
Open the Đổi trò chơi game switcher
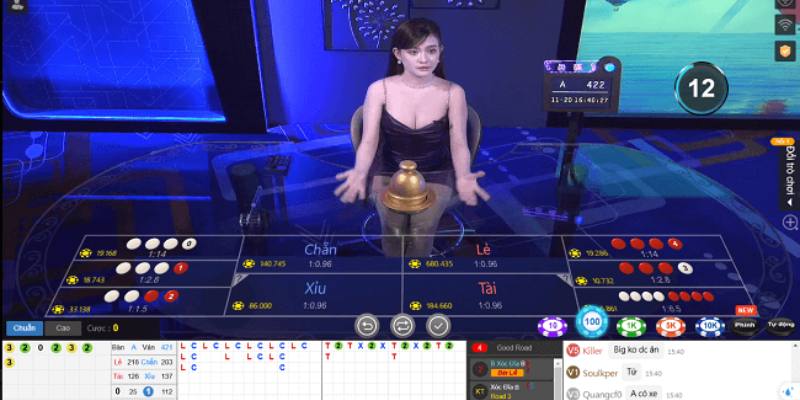coord(789,170)
